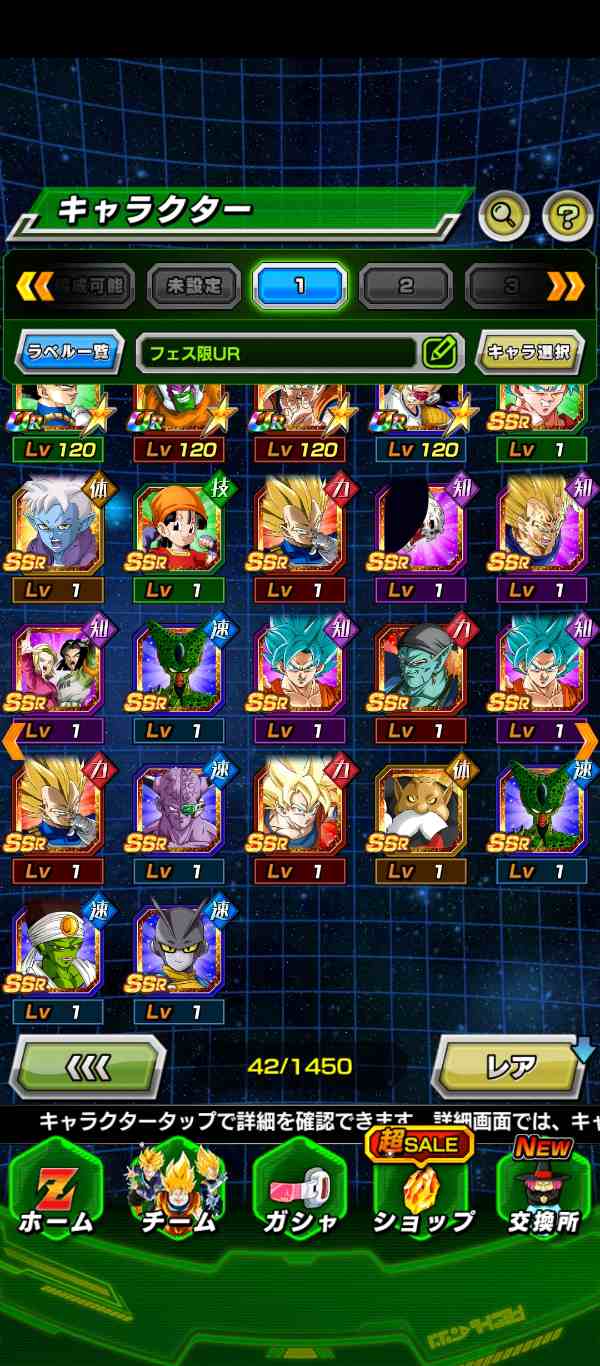Select the Paikuhan character card with turban
The image size is (600, 1366).
tap(58, 951)
